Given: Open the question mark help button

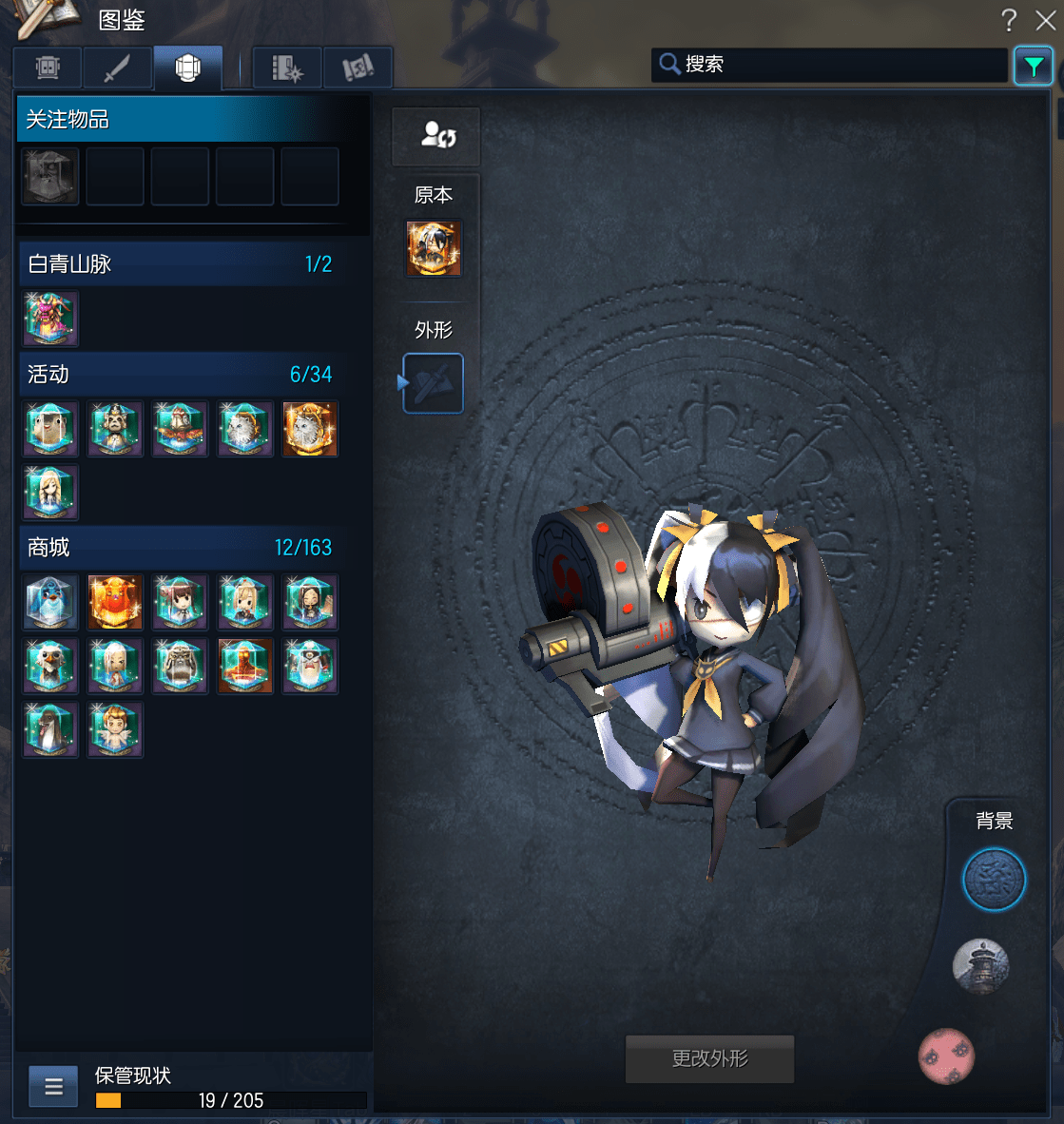Looking at the screenshot, I should tap(1009, 20).
